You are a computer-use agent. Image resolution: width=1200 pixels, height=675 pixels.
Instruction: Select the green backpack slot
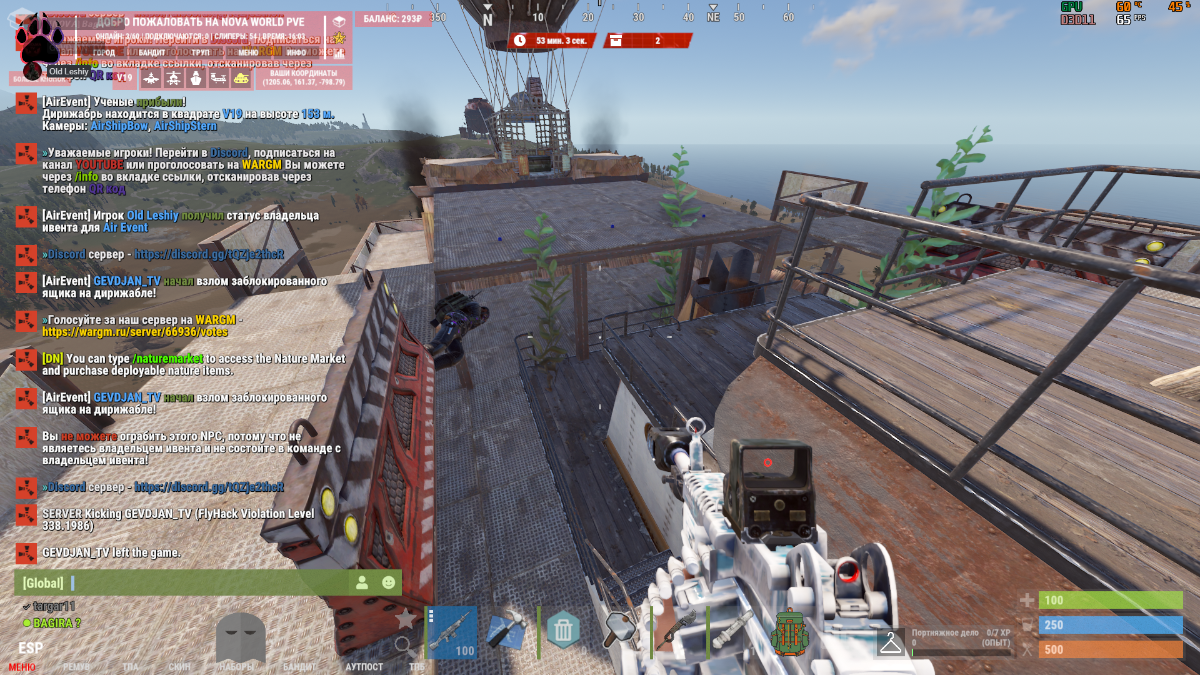point(789,632)
